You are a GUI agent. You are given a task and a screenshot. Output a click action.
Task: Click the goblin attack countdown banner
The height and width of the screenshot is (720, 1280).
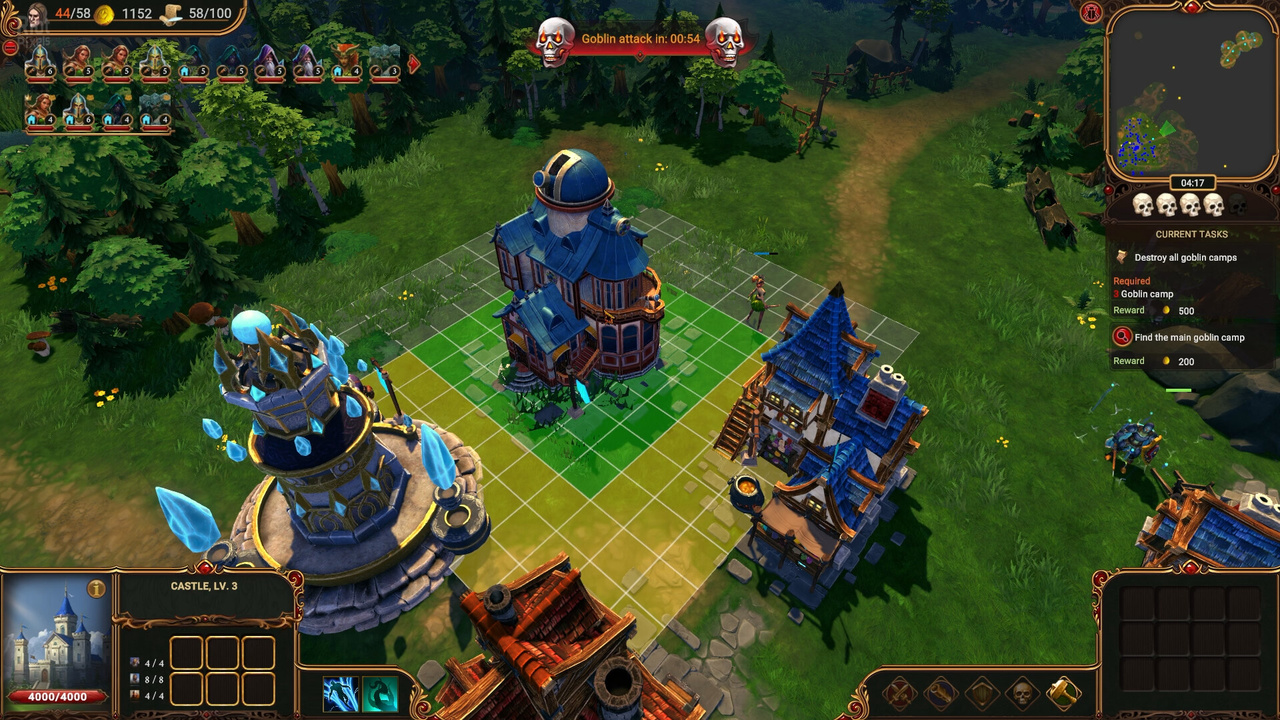(x=640, y=40)
